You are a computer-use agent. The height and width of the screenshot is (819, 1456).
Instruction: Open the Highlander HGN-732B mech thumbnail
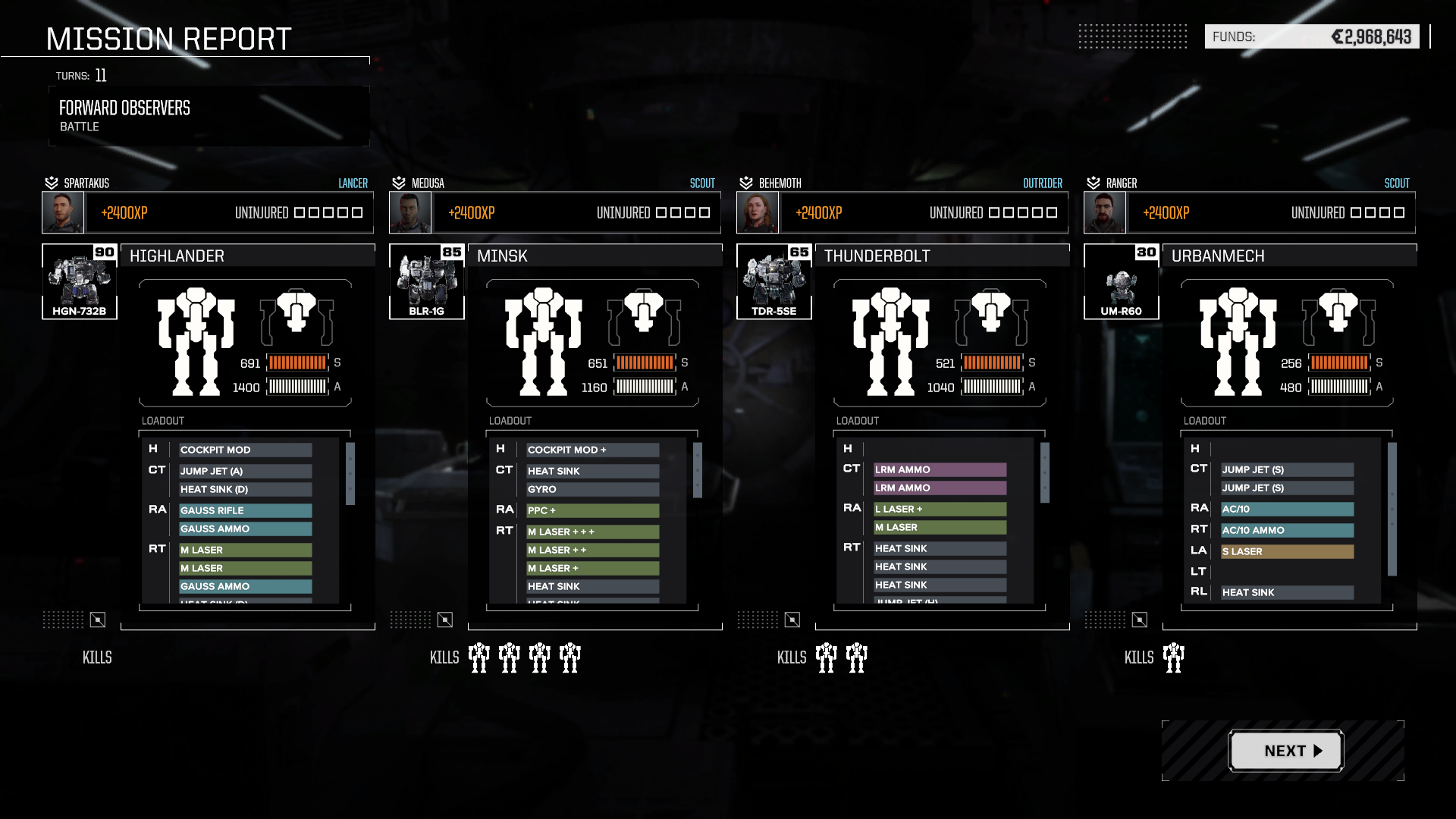point(80,281)
